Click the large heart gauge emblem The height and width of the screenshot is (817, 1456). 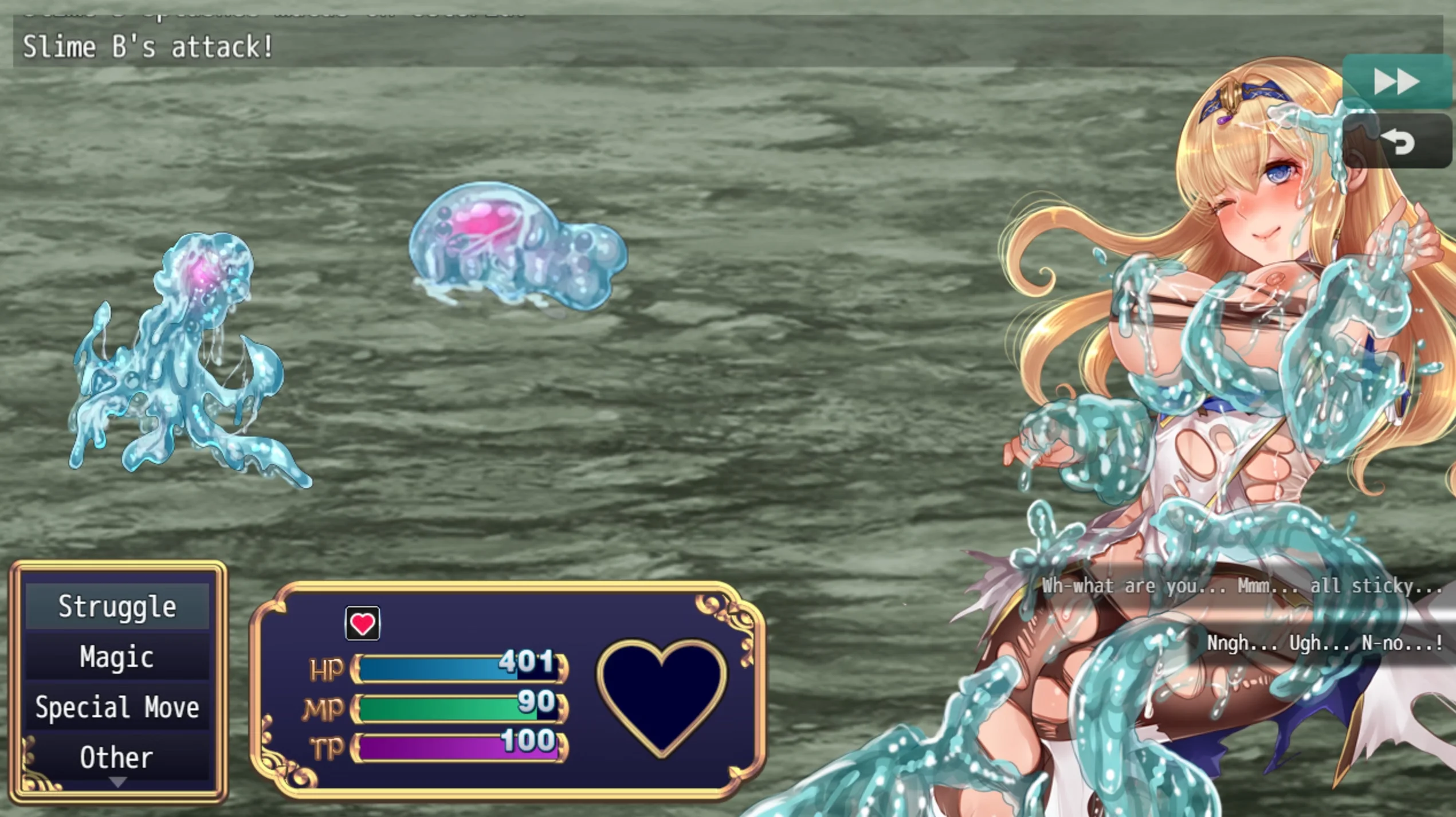pyautogui.click(x=662, y=695)
